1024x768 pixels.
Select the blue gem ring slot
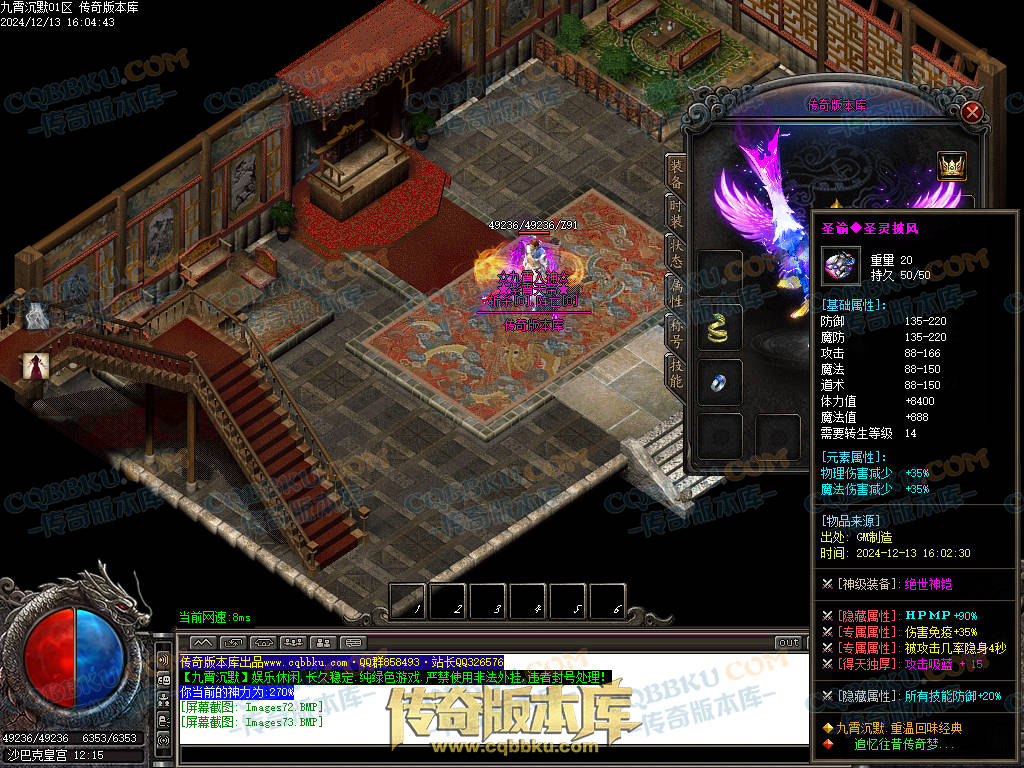[x=720, y=381]
